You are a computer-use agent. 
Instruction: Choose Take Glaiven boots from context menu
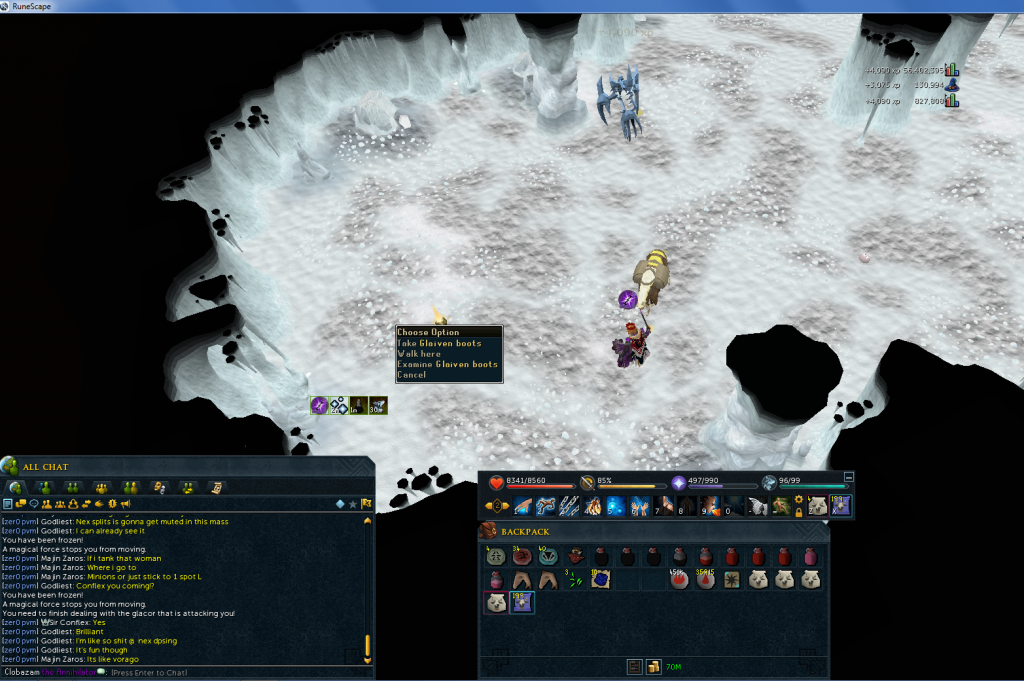(439, 343)
